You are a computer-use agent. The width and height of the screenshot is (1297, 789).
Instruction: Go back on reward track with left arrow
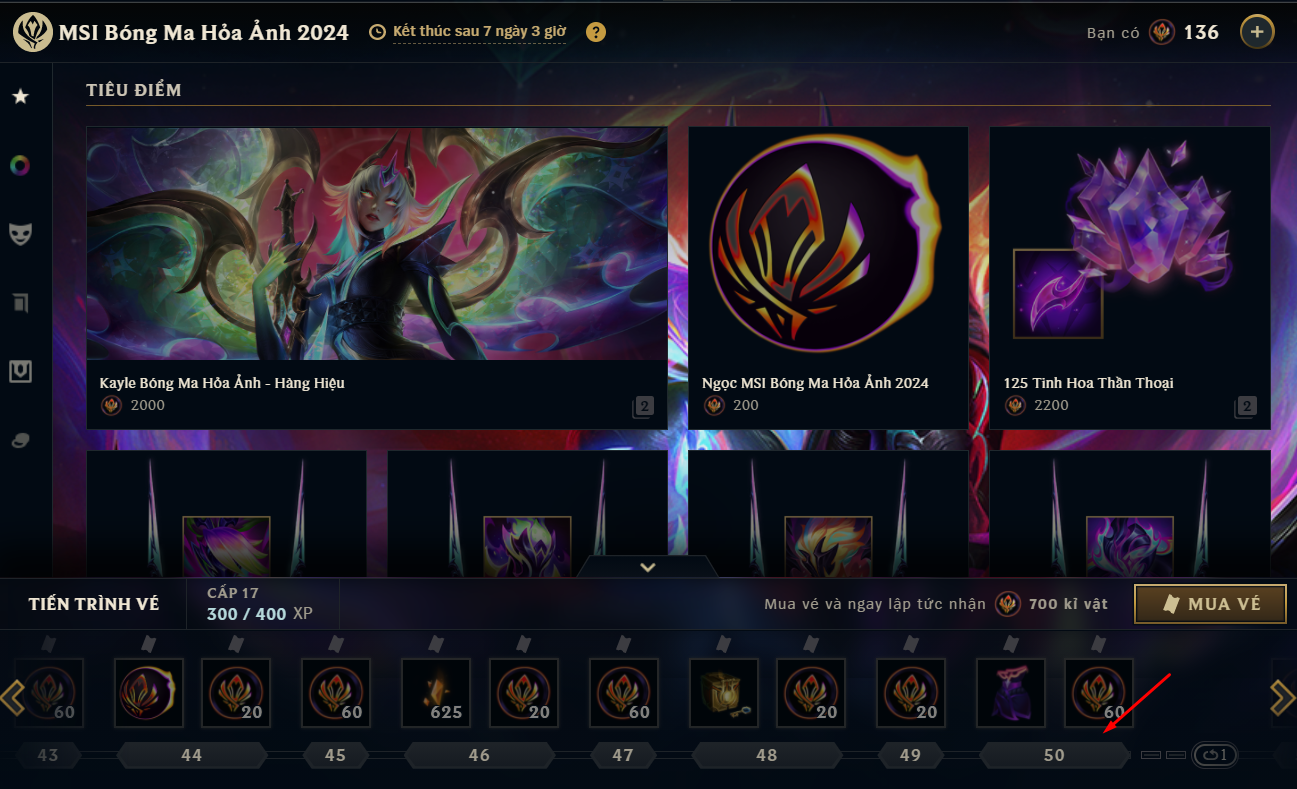point(13,697)
